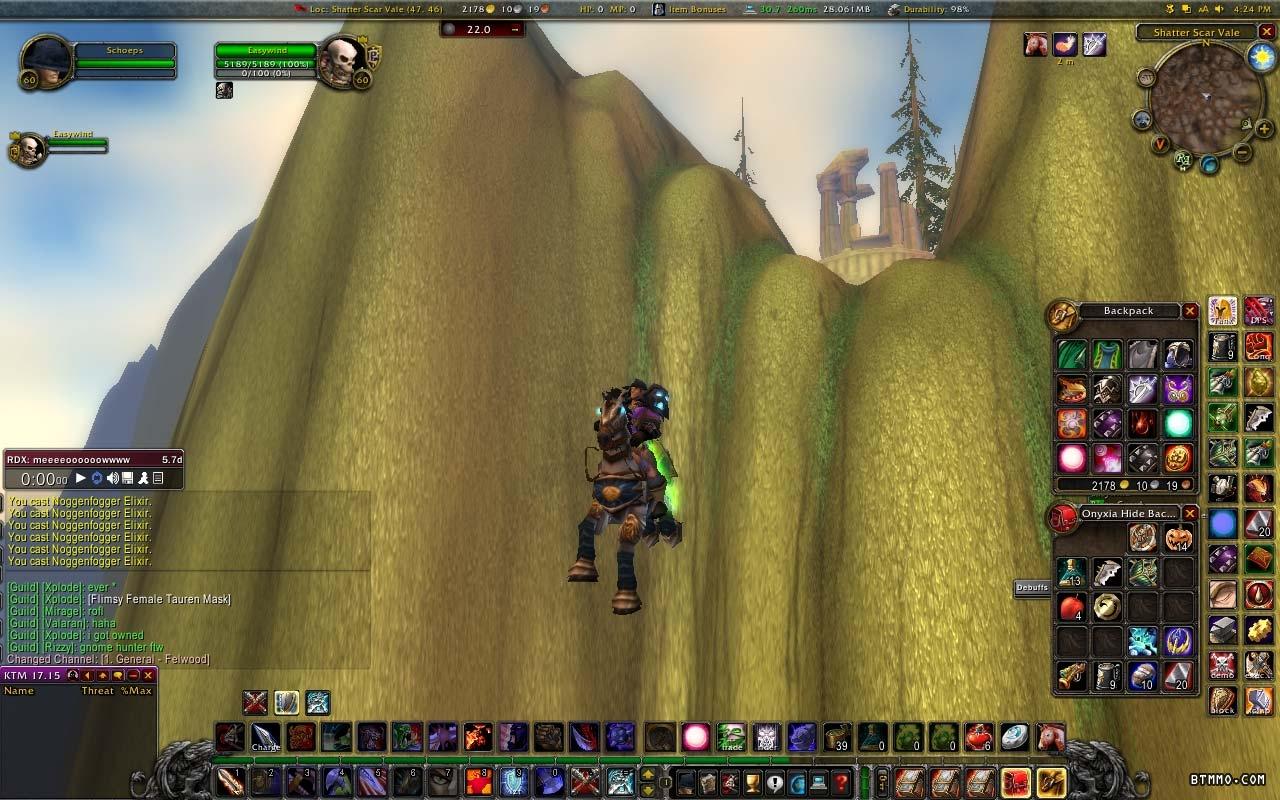
Task: Close the Onyxia Hide Backpack window
Action: click(x=1190, y=514)
